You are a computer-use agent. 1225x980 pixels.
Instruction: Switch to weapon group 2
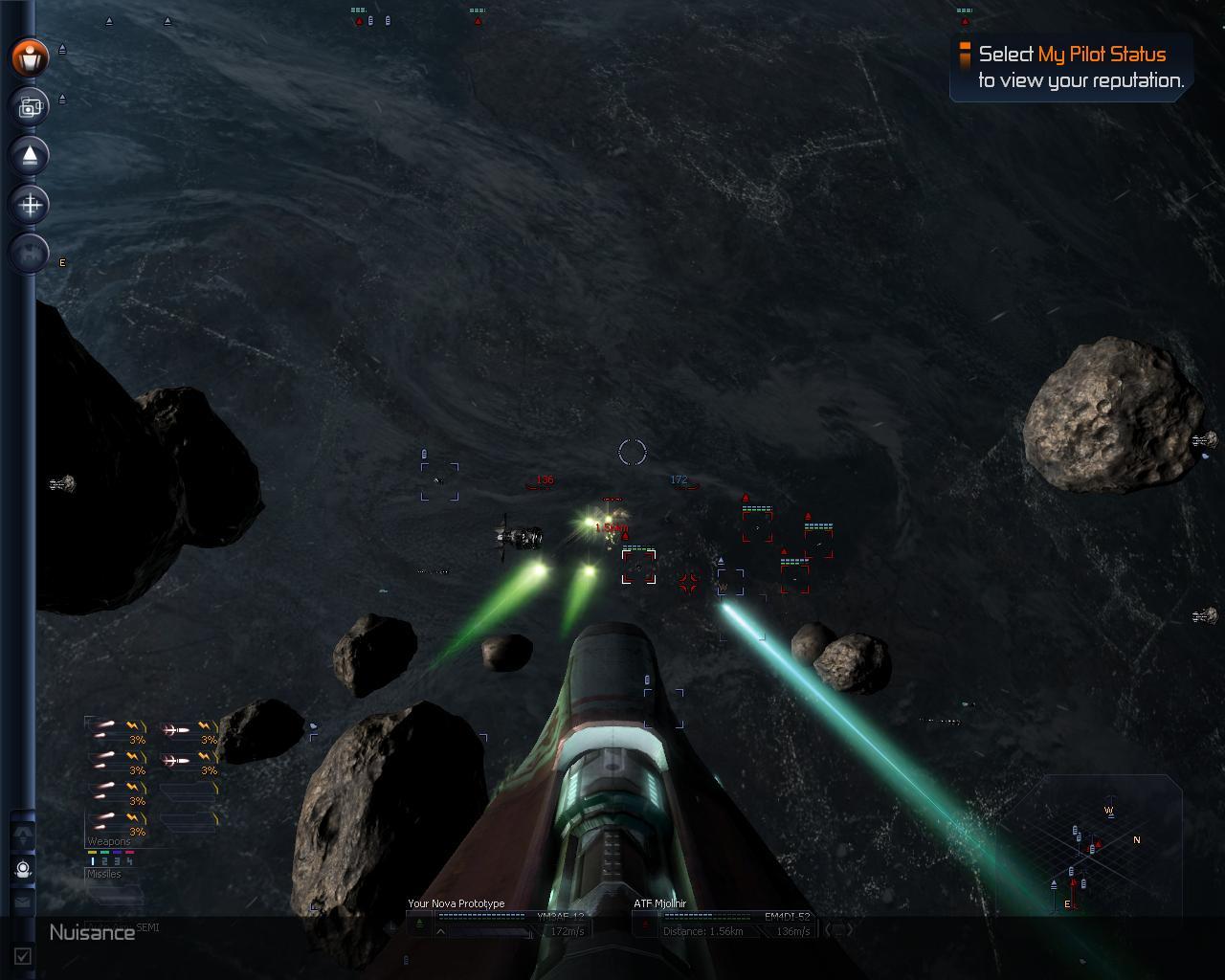105,861
